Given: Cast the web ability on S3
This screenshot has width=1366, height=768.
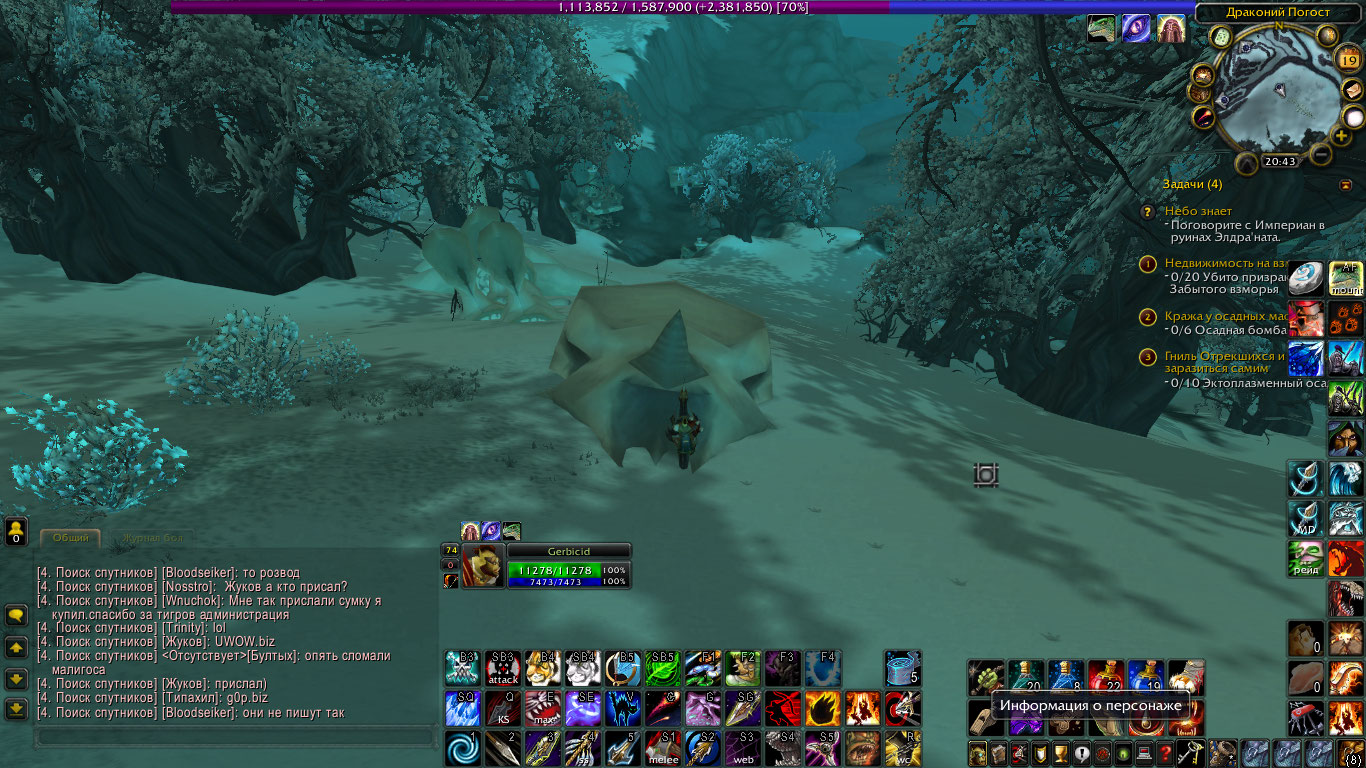Looking at the screenshot, I should point(742,748).
